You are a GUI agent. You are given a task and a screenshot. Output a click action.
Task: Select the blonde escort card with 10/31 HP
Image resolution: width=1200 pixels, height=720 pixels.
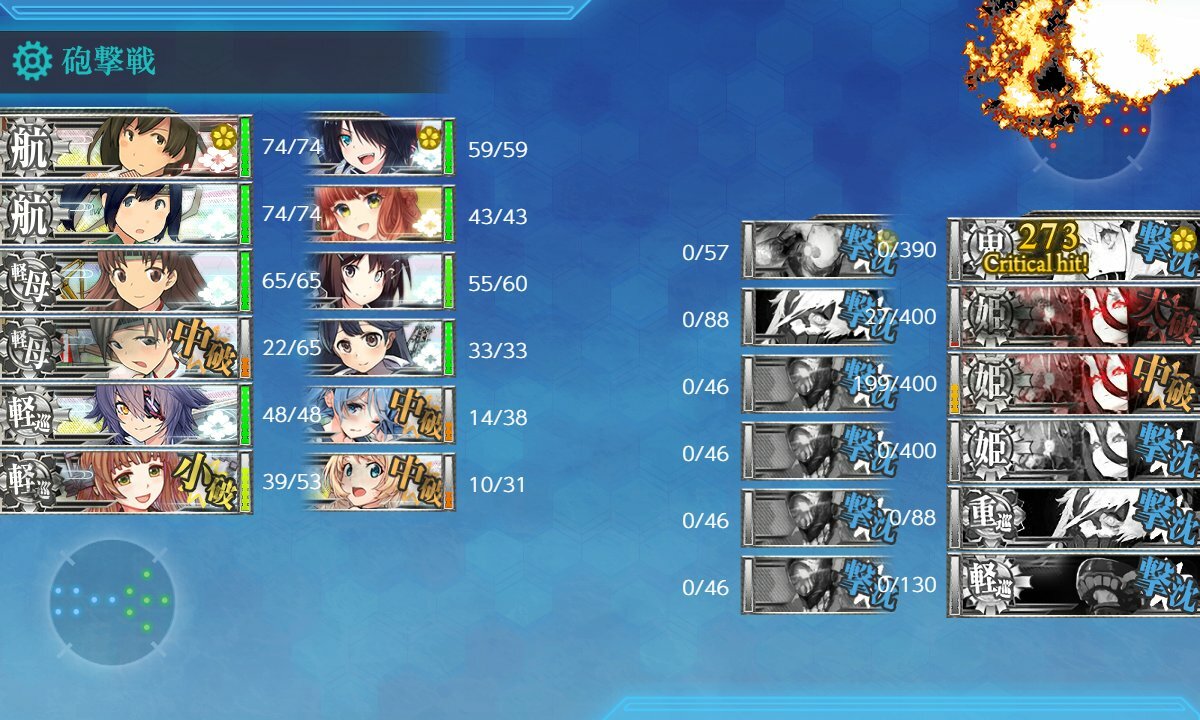coord(378,483)
